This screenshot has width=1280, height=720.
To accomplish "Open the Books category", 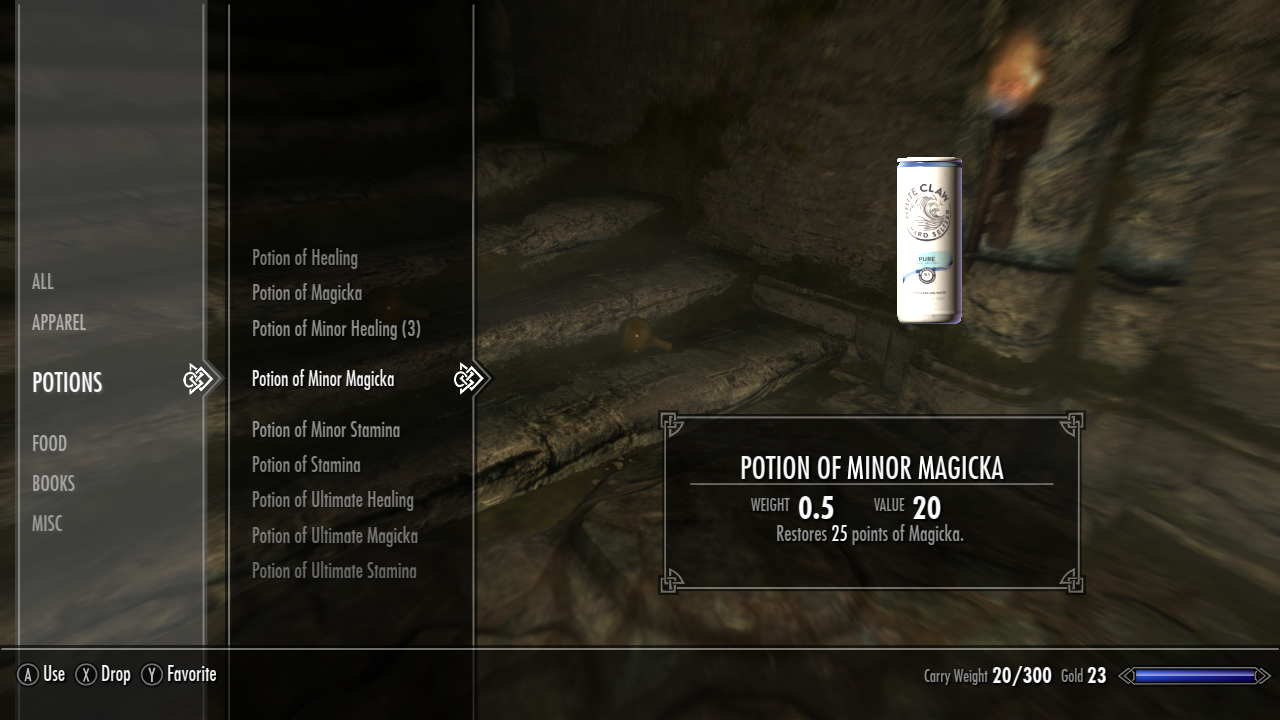I will point(53,483).
